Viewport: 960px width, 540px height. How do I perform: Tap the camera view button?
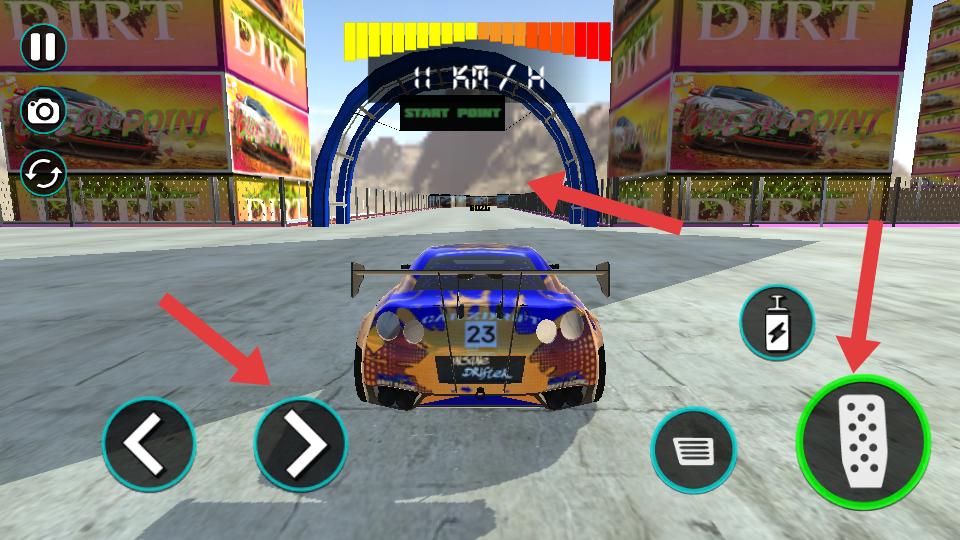pos(43,110)
